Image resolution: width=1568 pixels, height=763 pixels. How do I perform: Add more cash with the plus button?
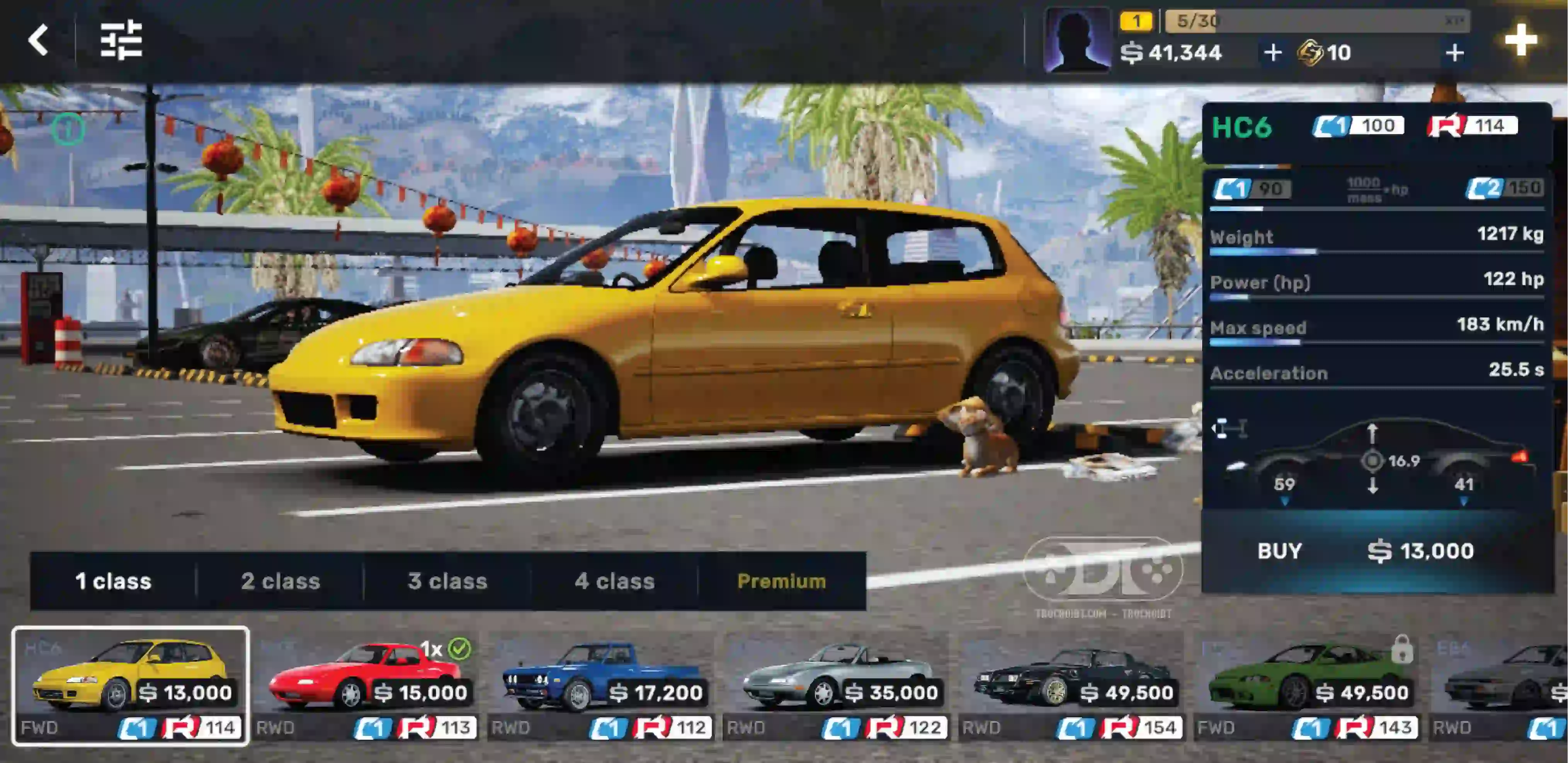[1272, 53]
